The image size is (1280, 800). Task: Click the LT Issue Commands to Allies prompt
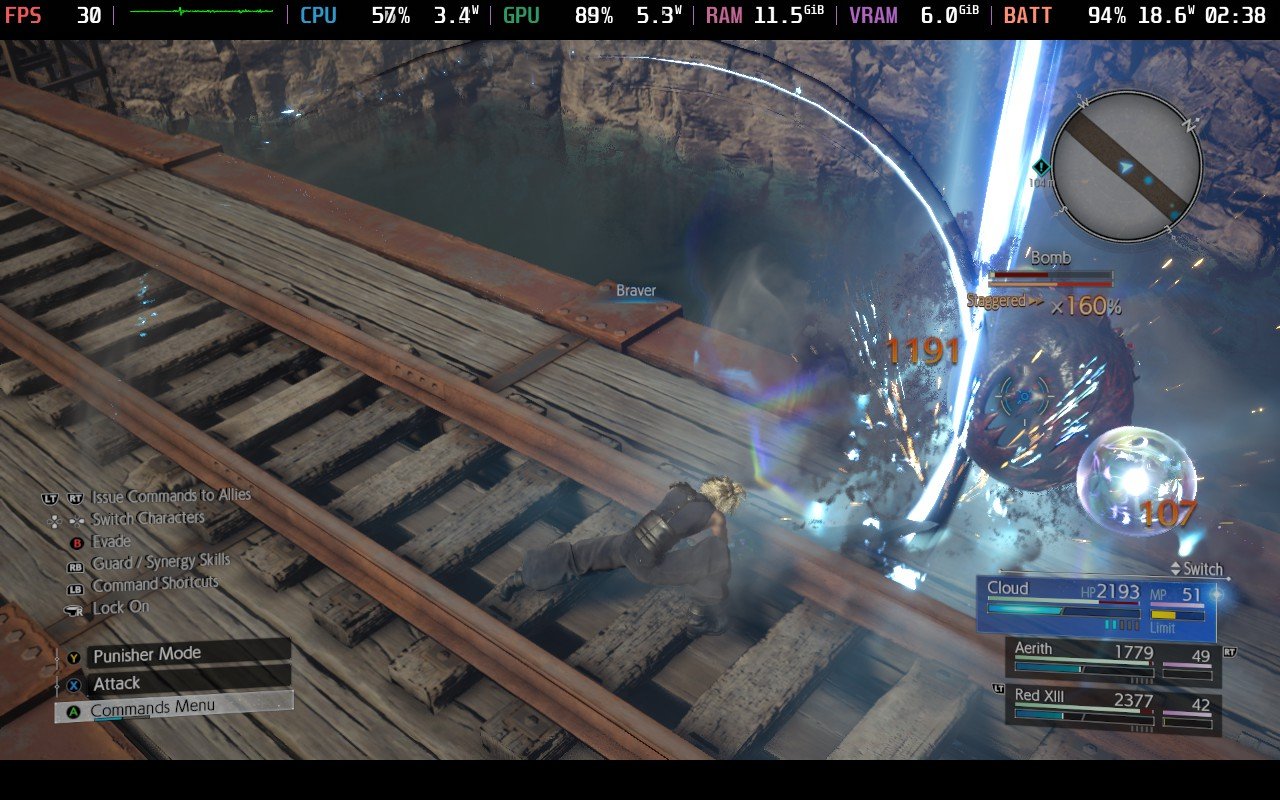(50, 497)
